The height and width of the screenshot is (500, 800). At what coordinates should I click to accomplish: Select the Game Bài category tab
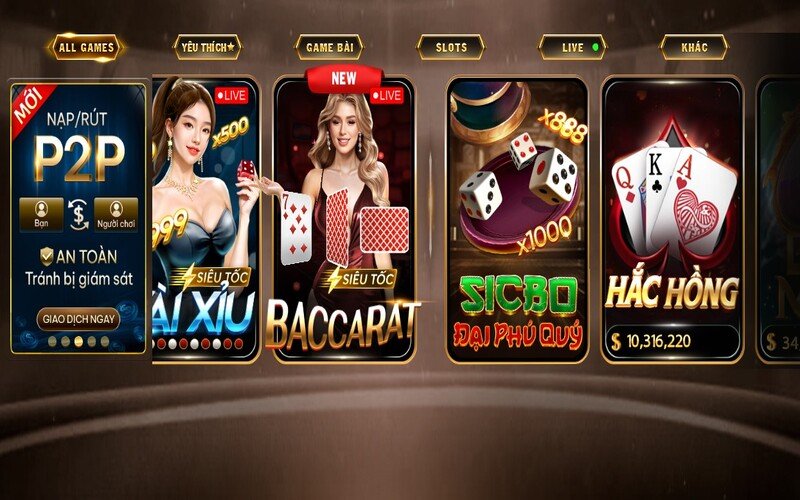coord(328,47)
